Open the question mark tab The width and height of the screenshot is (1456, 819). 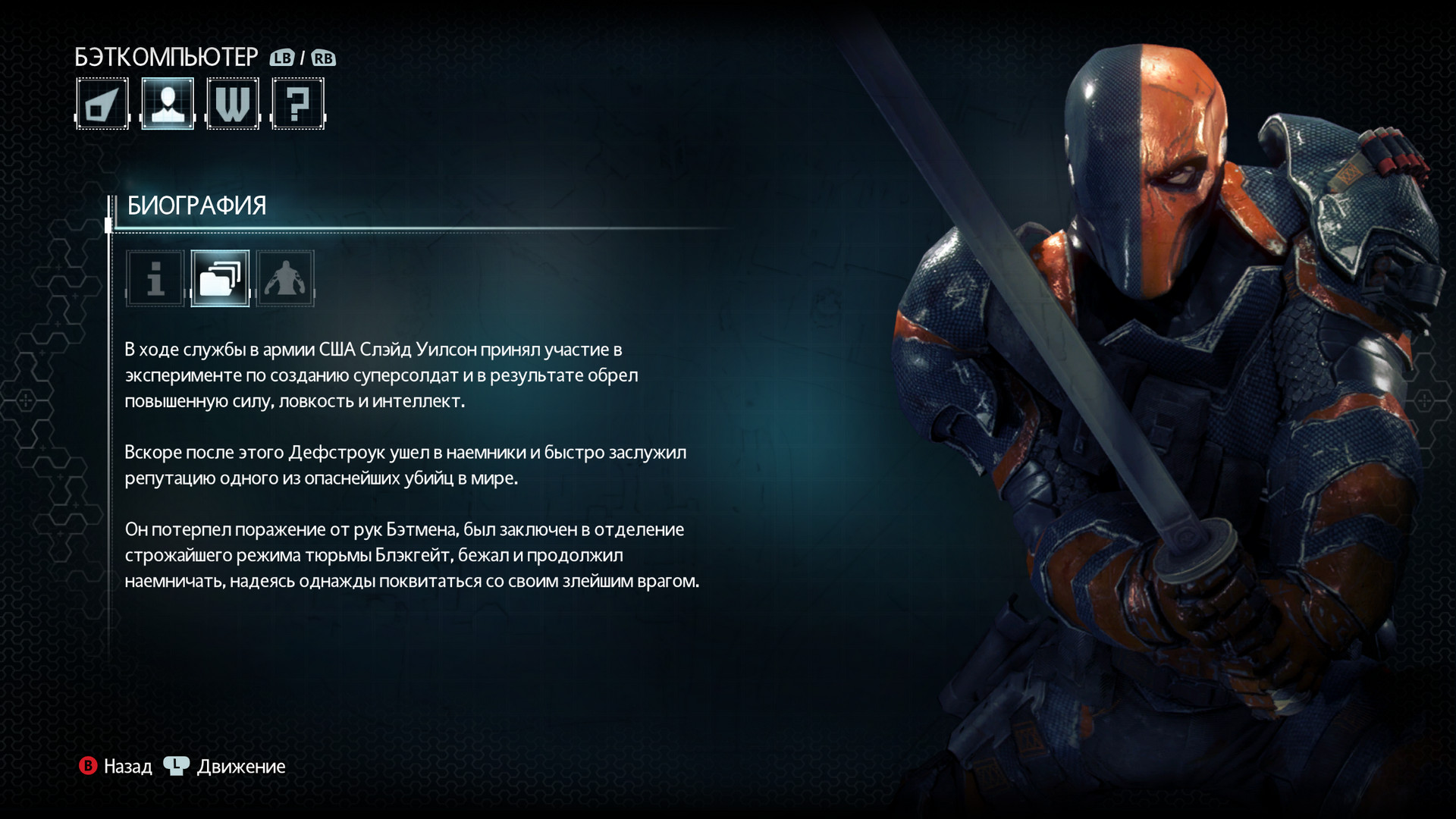tap(298, 104)
